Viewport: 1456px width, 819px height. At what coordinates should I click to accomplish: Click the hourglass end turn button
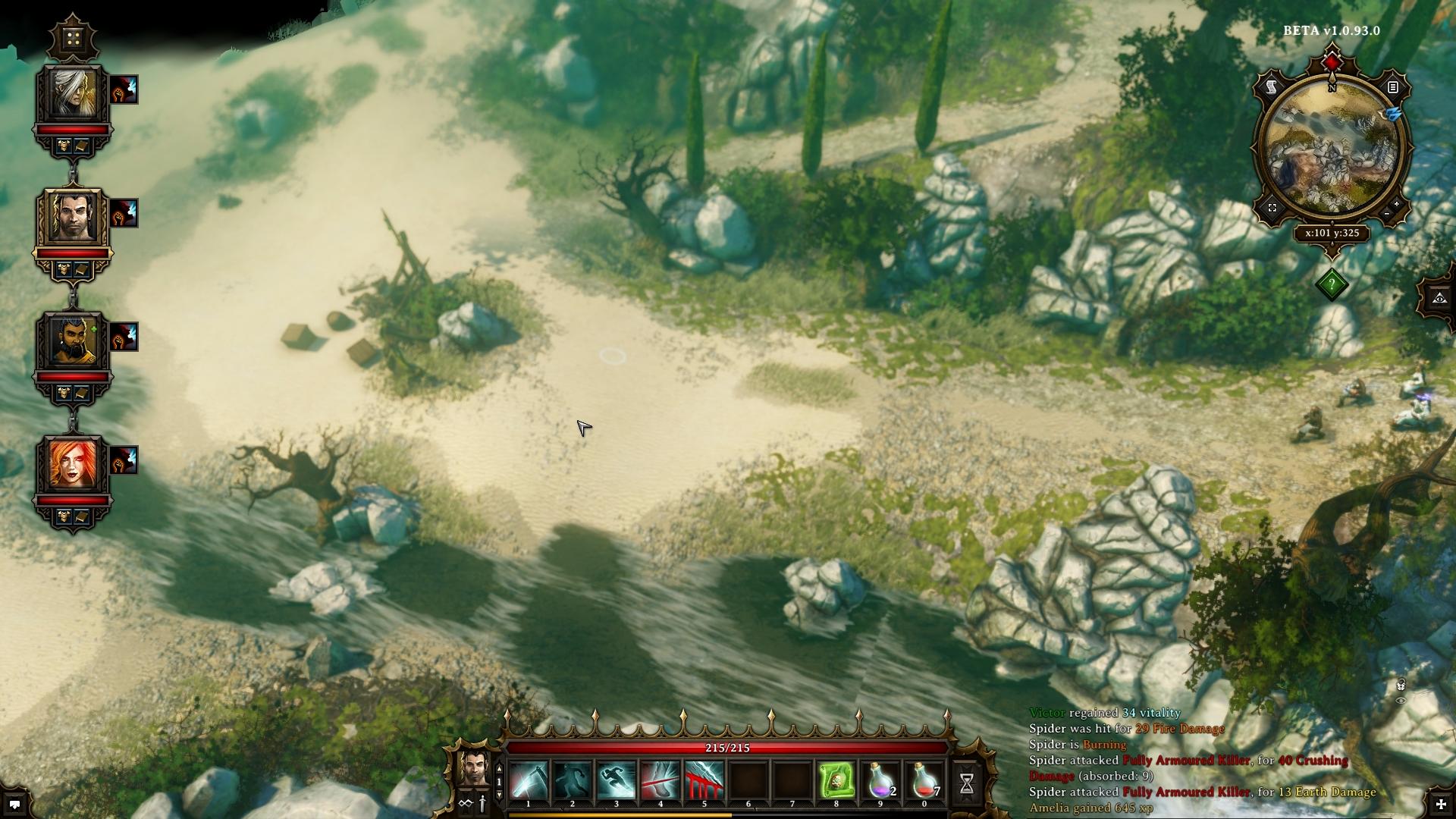tap(967, 784)
